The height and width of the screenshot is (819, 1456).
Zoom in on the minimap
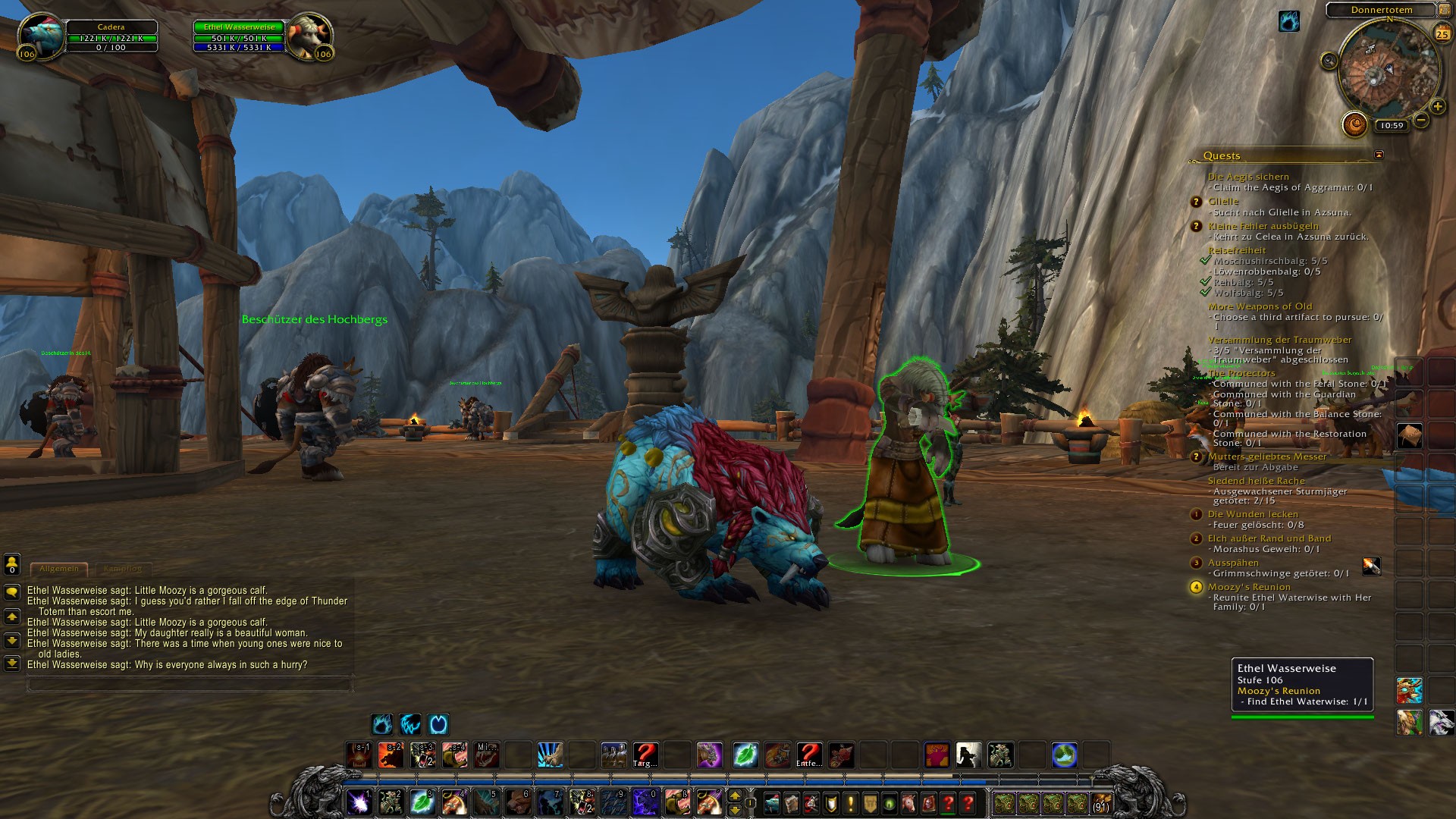point(1437,106)
